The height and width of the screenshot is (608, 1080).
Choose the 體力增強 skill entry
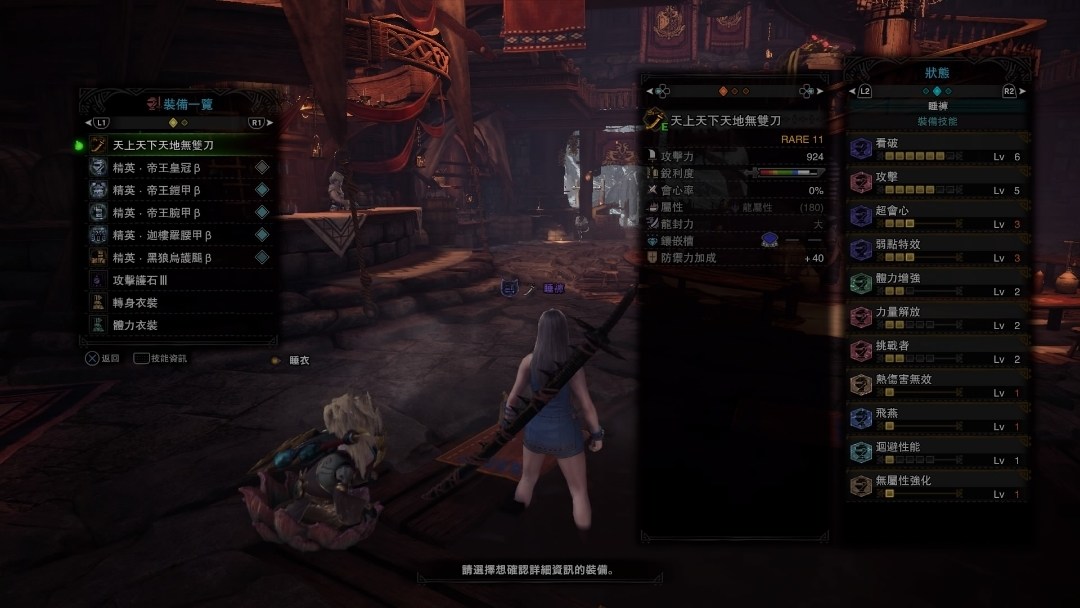tap(936, 284)
